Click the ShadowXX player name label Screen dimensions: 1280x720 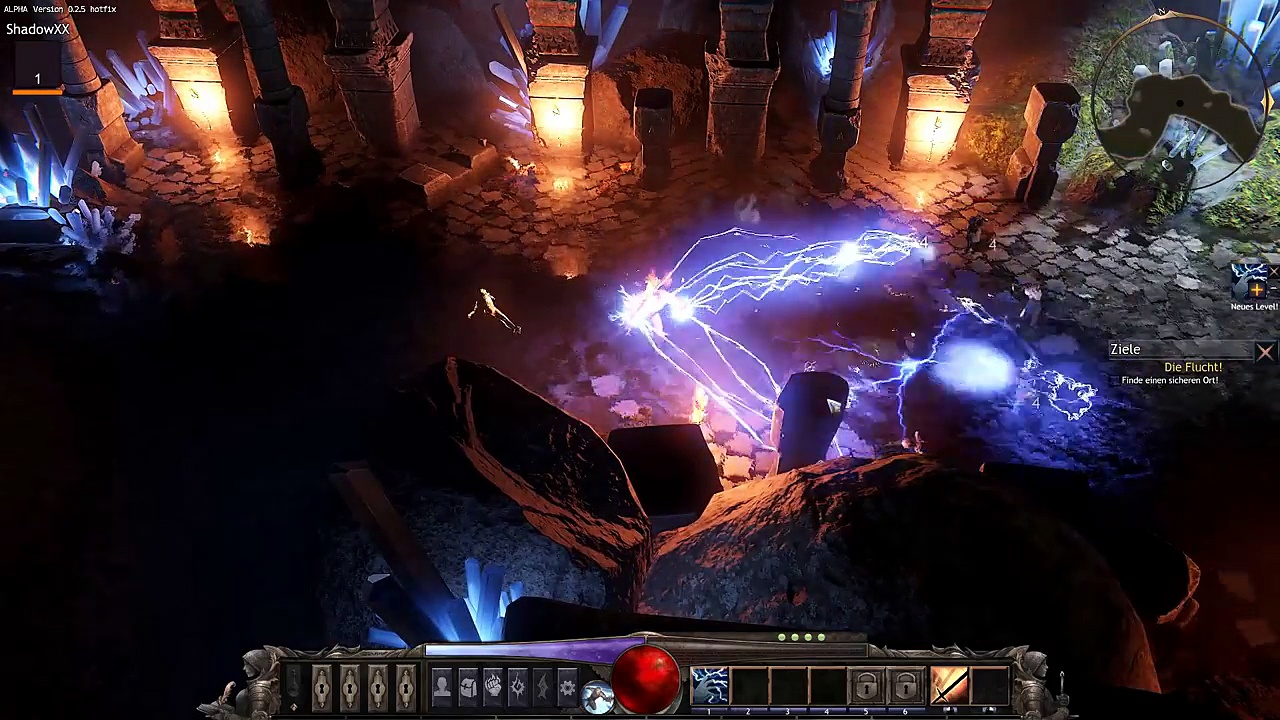38,29
